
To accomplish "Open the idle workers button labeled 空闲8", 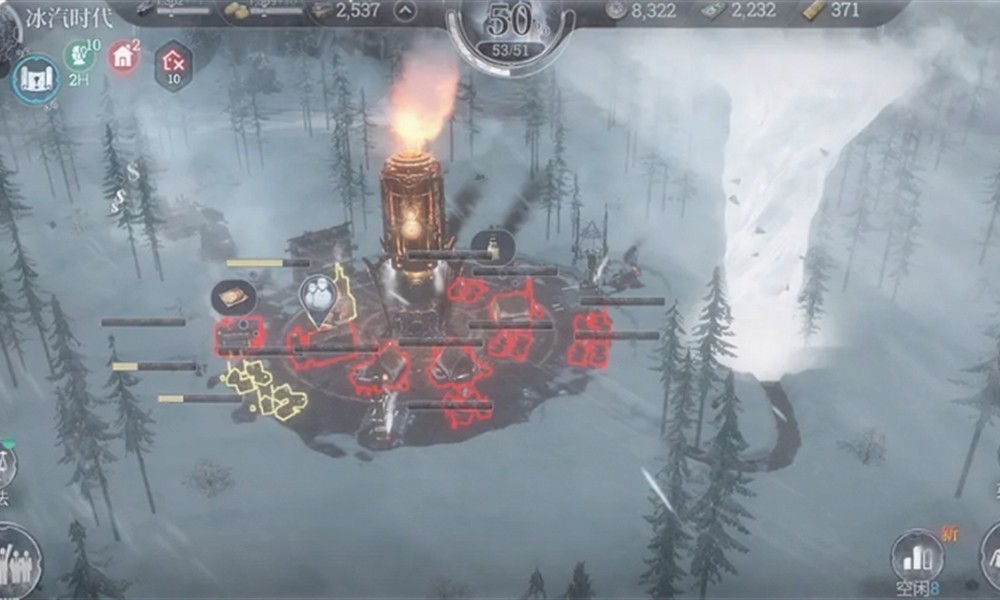I will point(917,558).
